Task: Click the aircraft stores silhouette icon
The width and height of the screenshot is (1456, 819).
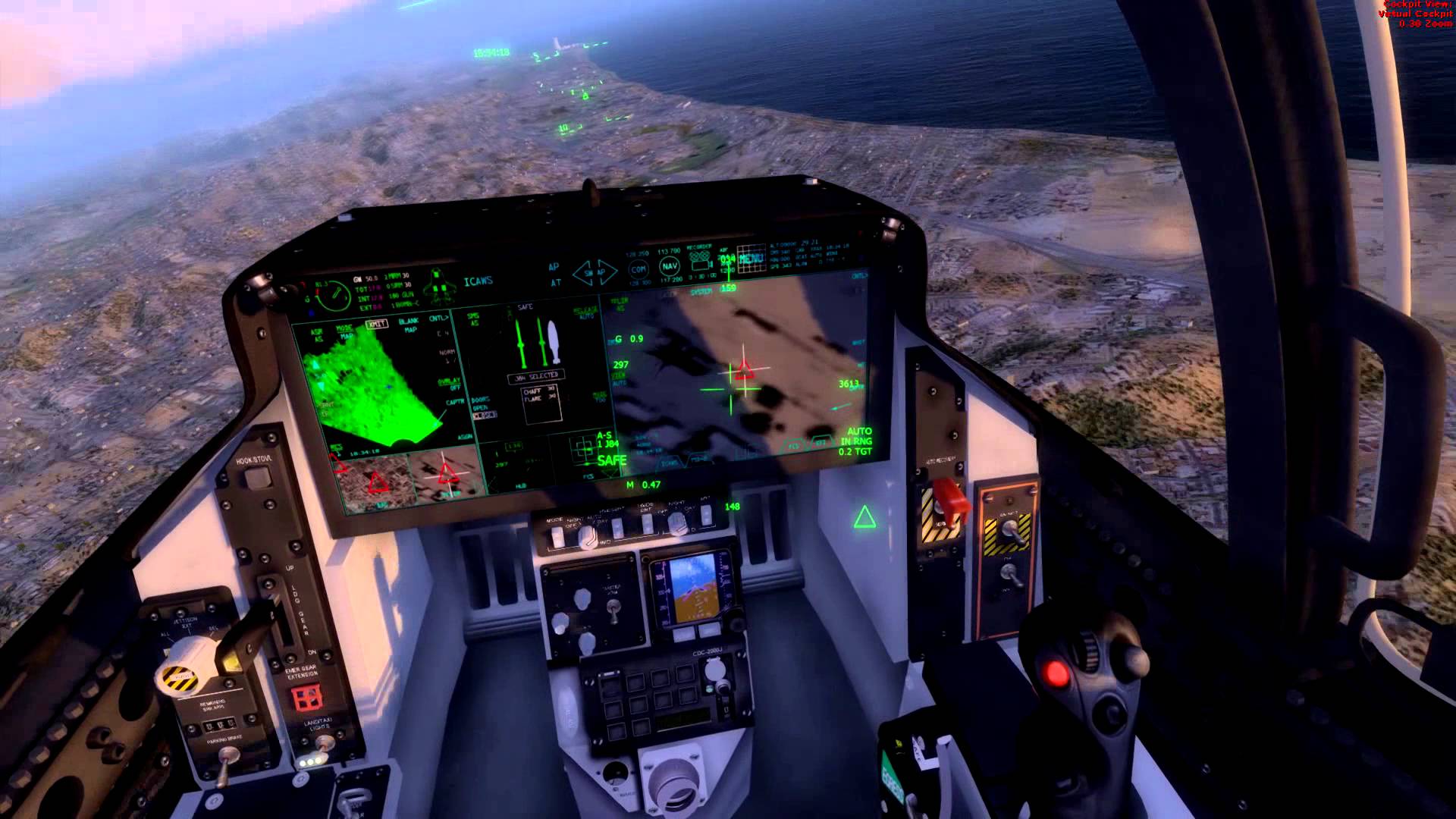Action: coord(439,286)
